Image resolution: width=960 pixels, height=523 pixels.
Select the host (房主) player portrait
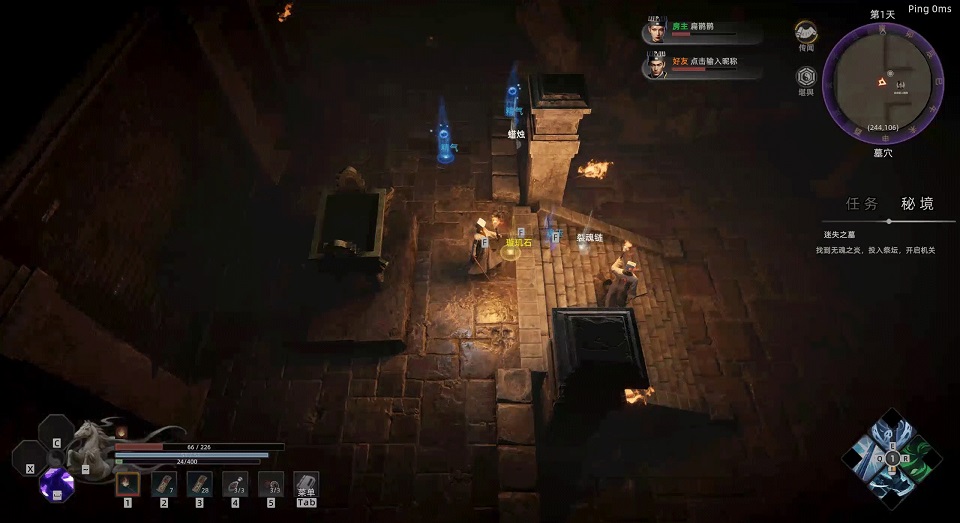coord(656,30)
